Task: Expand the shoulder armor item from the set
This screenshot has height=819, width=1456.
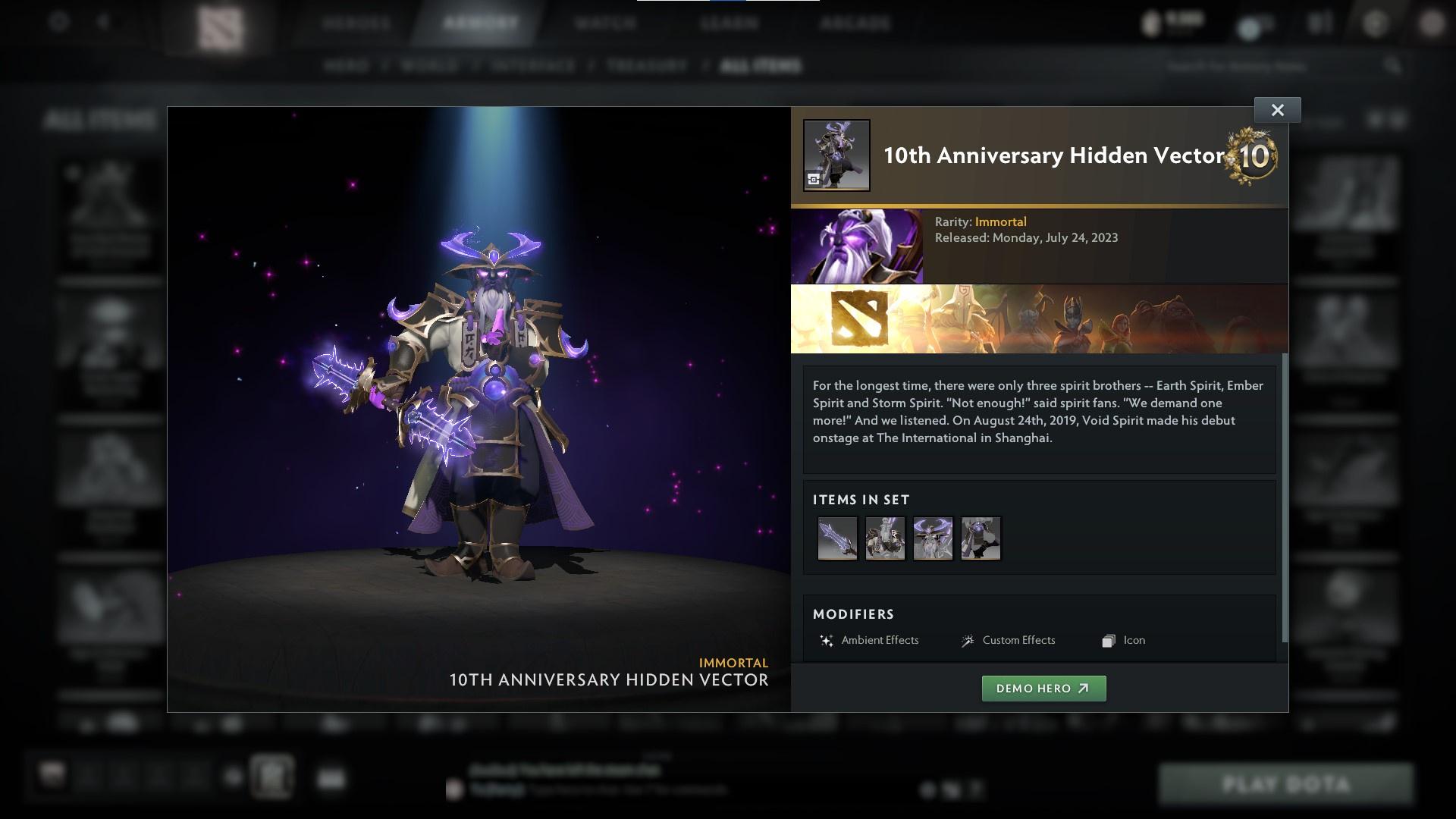Action: coord(885,538)
